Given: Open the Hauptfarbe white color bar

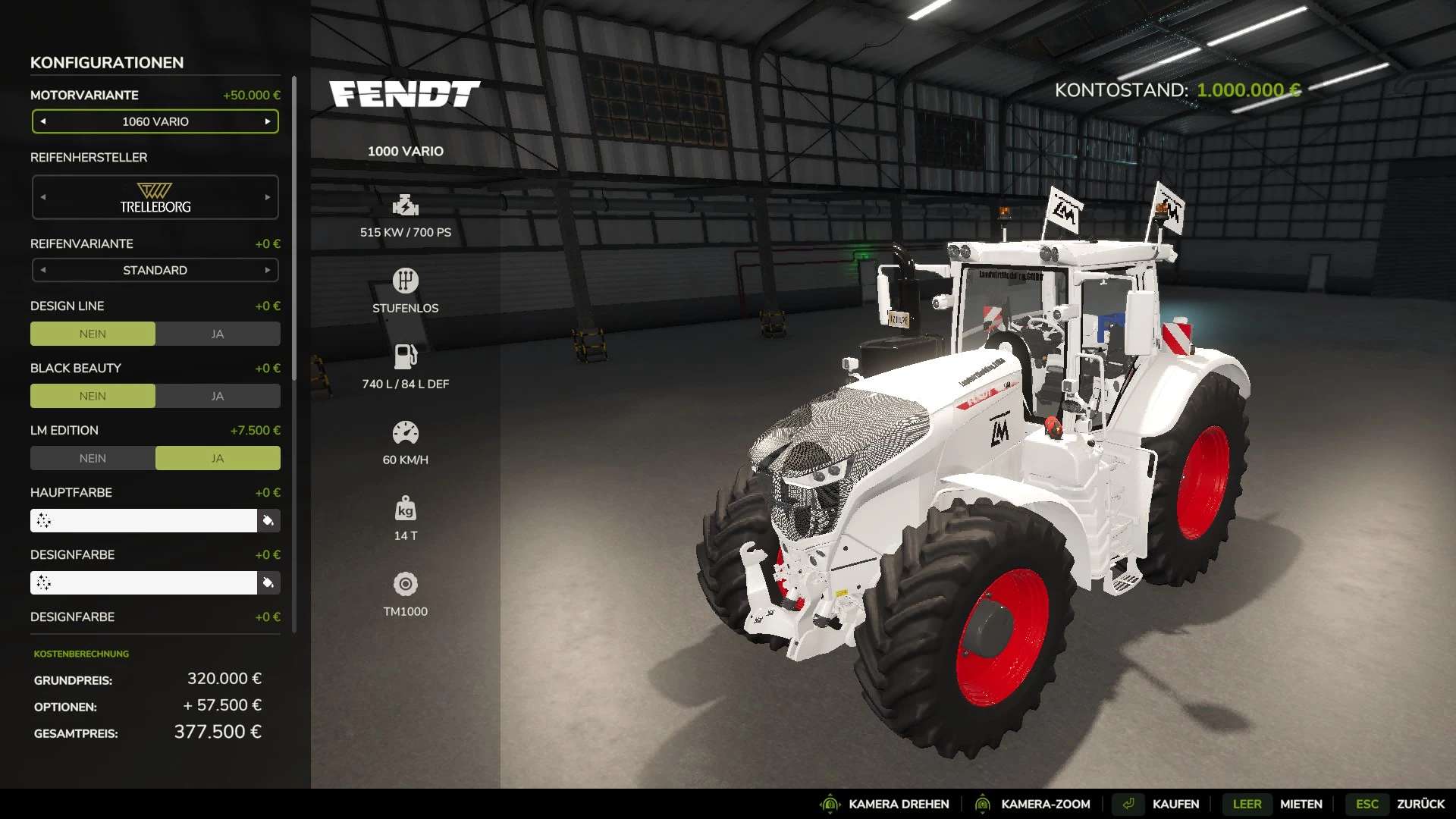Looking at the screenshot, I should [144, 520].
